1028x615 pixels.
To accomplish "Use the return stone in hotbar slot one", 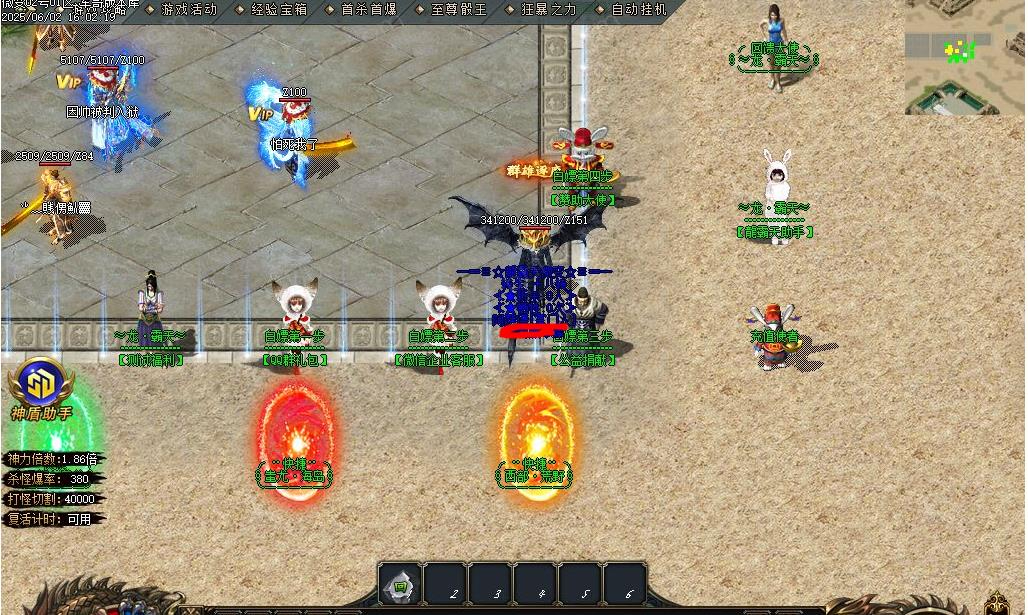I will pyautogui.click(x=400, y=585).
